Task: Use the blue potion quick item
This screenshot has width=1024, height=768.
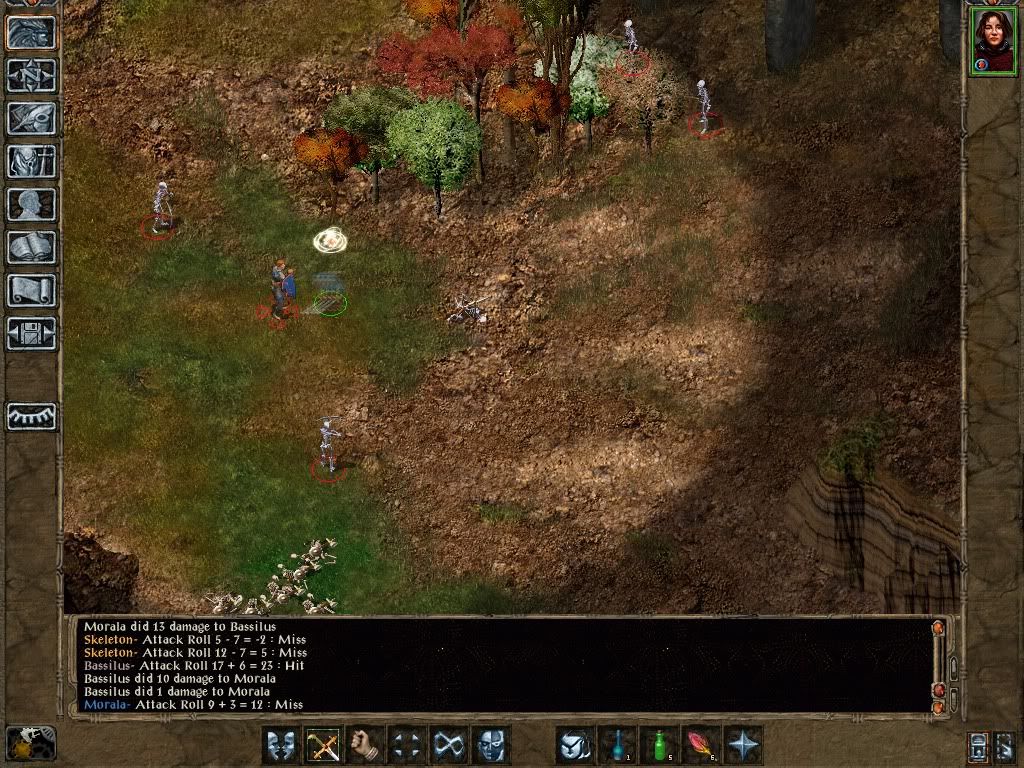Action: click(x=617, y=745)
